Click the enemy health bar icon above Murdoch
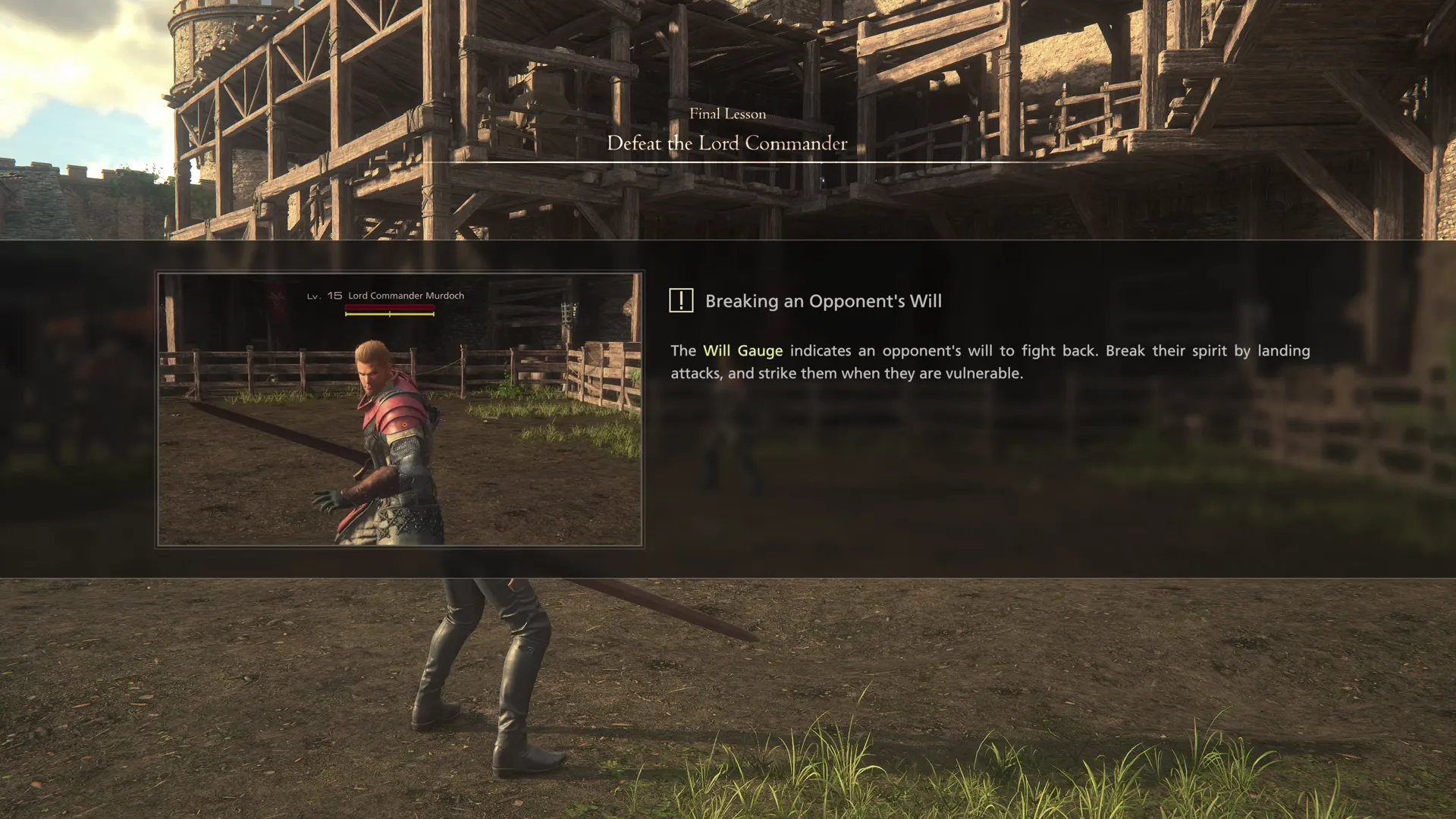 pos(389,307)
